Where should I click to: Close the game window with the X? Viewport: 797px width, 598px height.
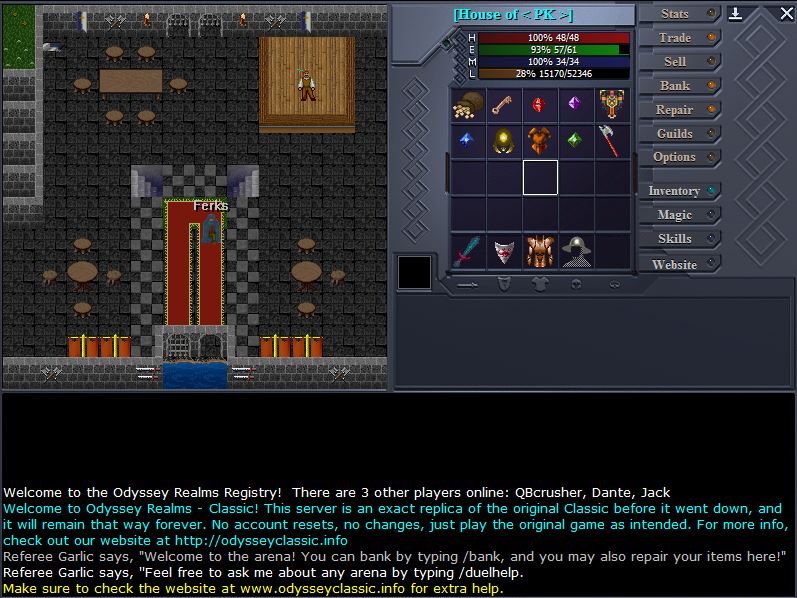point(785,14)
